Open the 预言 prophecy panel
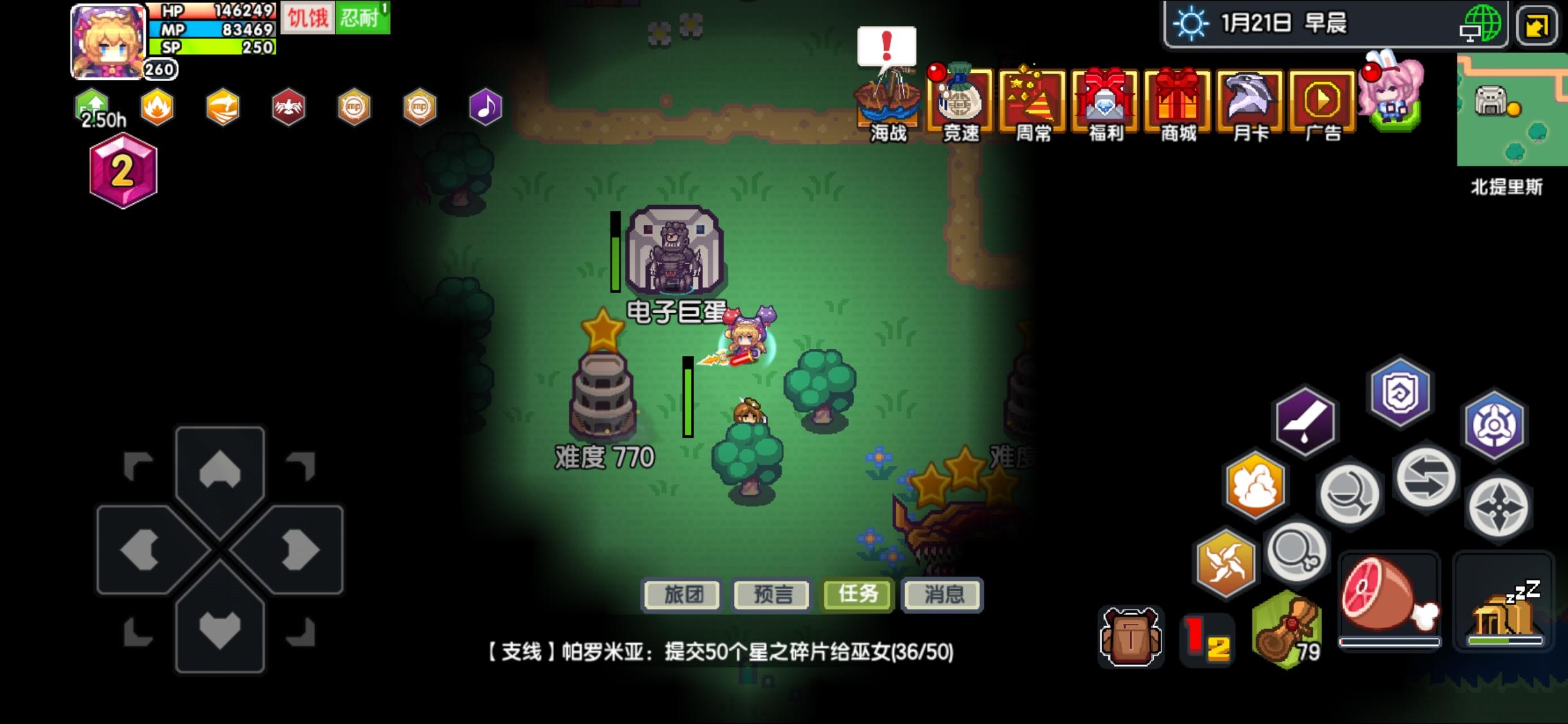The image size is (1568, 724). (772, 595)
